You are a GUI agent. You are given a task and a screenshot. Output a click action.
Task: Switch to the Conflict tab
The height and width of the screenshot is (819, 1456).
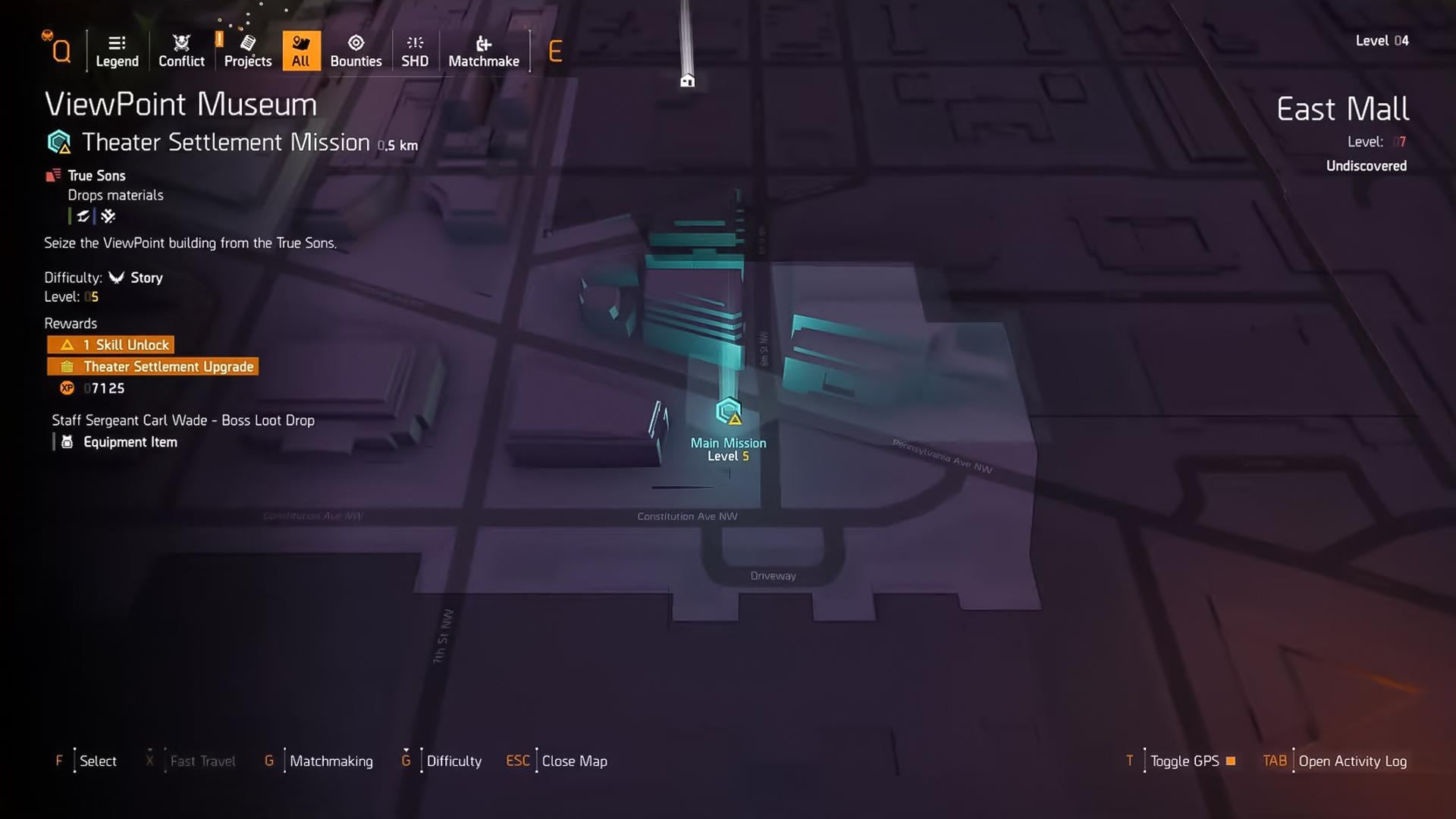(x=181, y=52)
